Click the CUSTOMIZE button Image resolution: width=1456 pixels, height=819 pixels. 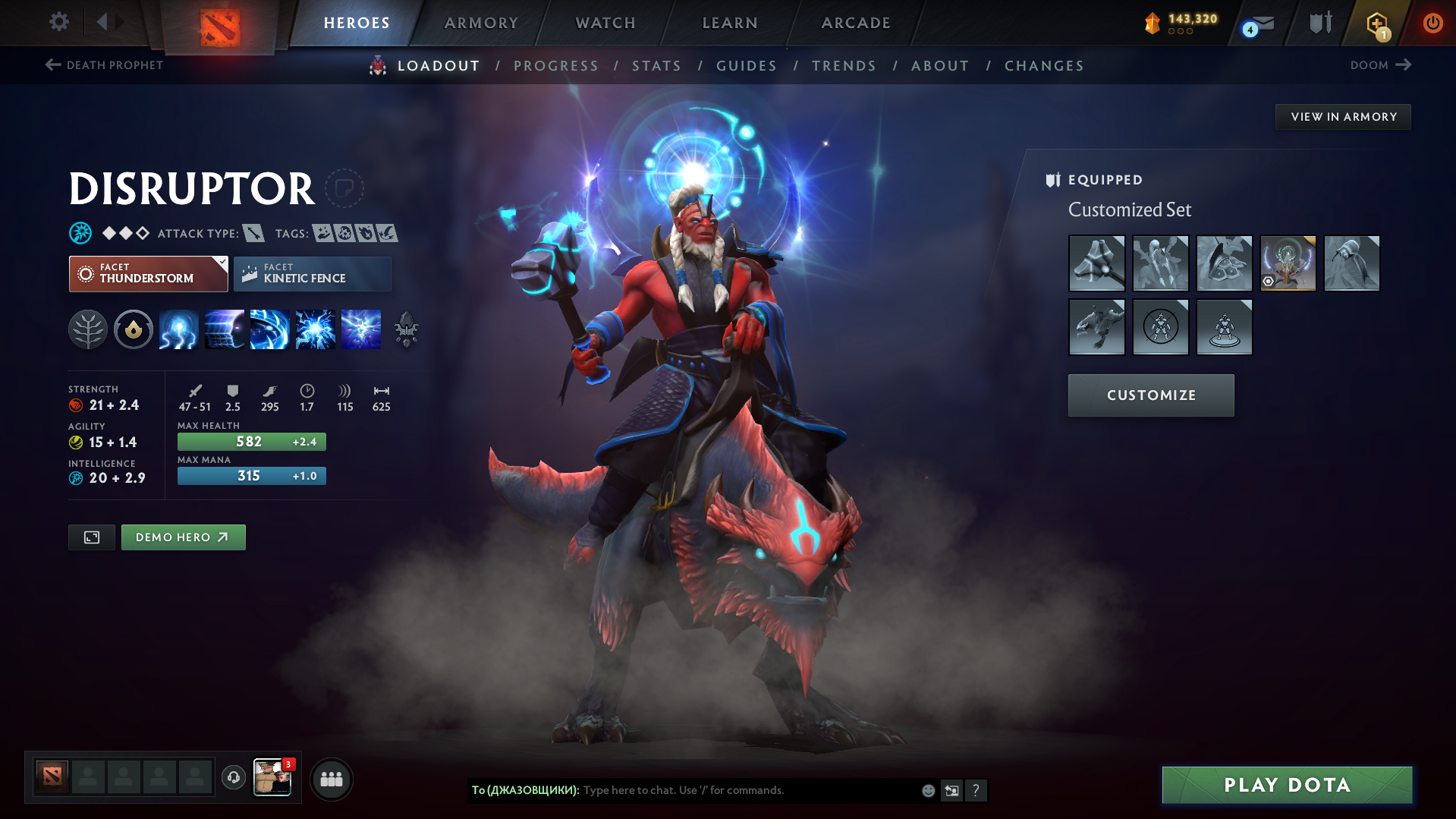click(x=1150, y=395)
